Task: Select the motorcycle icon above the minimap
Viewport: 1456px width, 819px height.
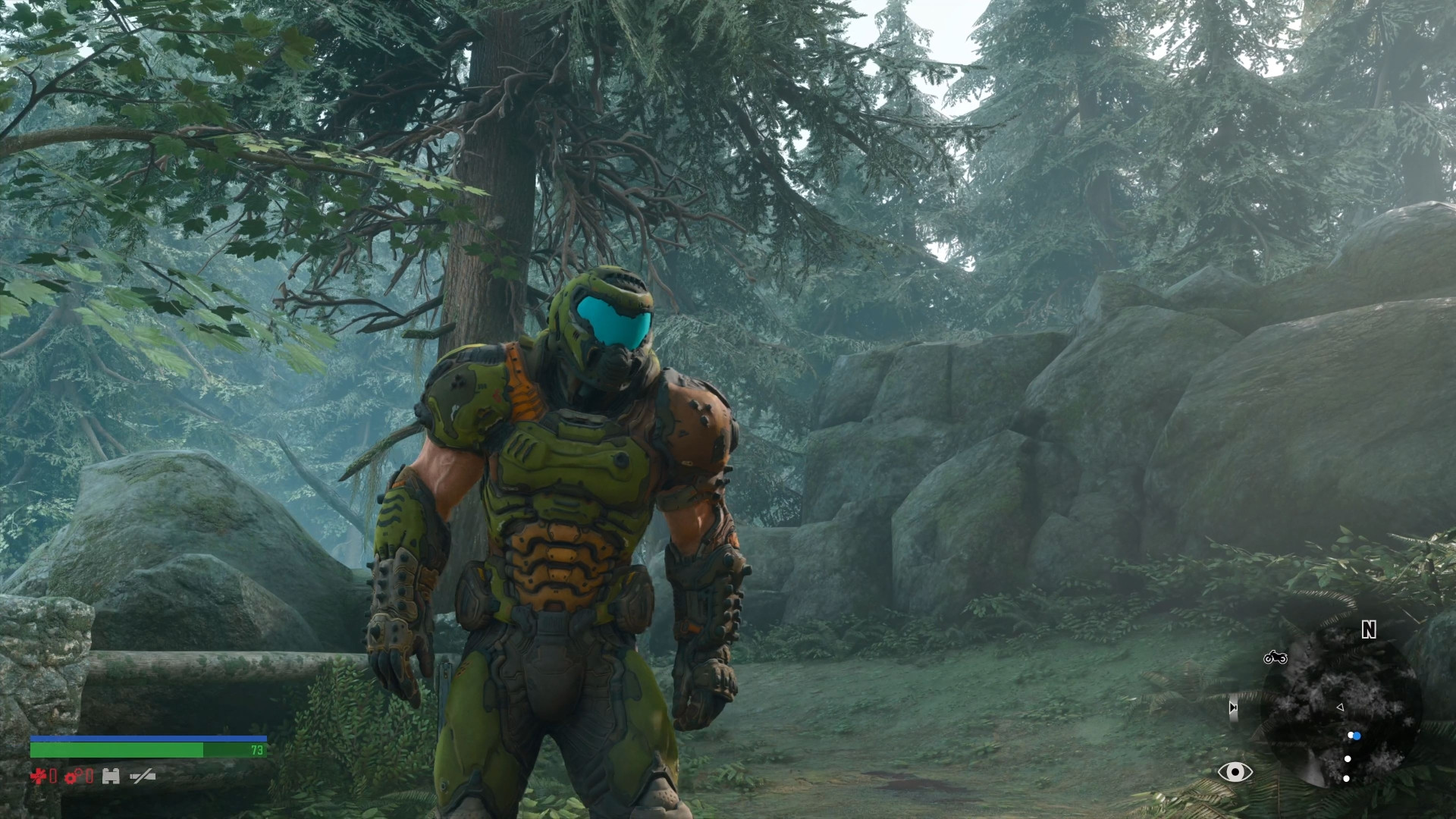Action: tap(1276, 657)
